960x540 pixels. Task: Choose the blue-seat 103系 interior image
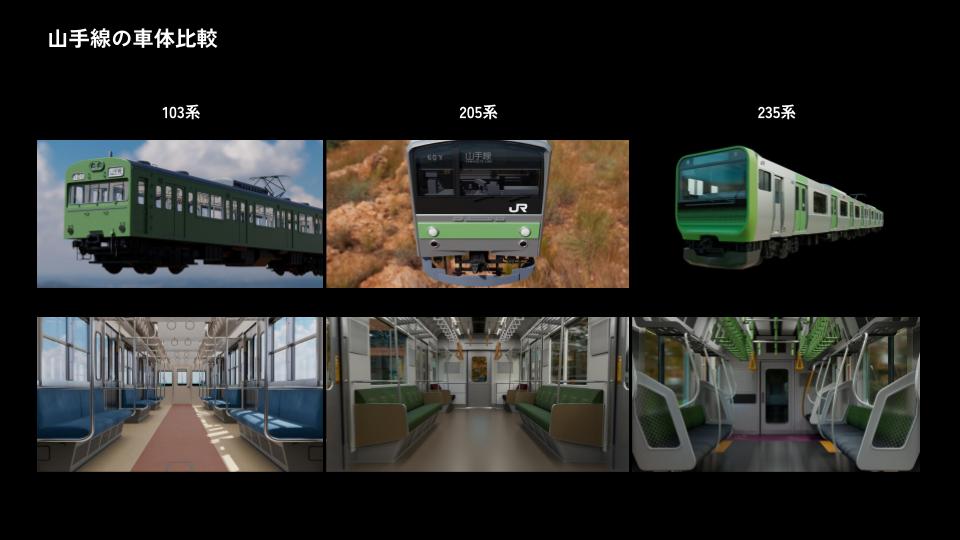coord(180,394)
